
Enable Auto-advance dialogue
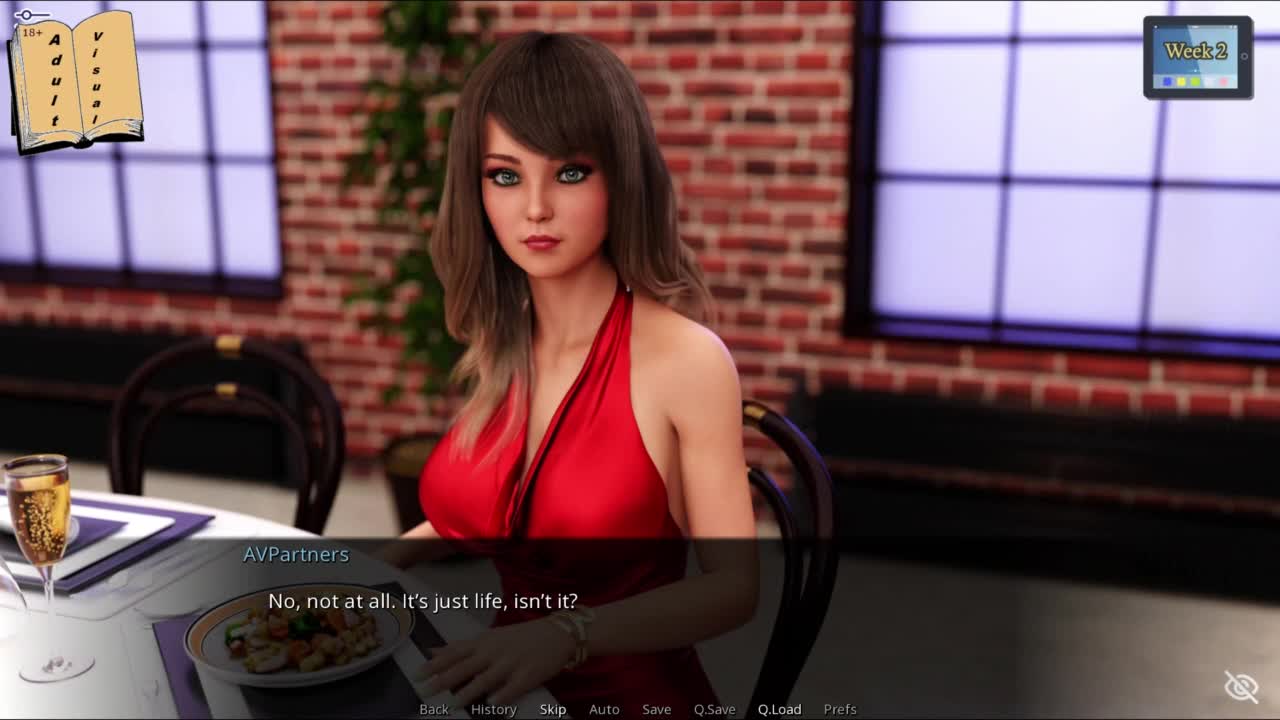[604, 709]
